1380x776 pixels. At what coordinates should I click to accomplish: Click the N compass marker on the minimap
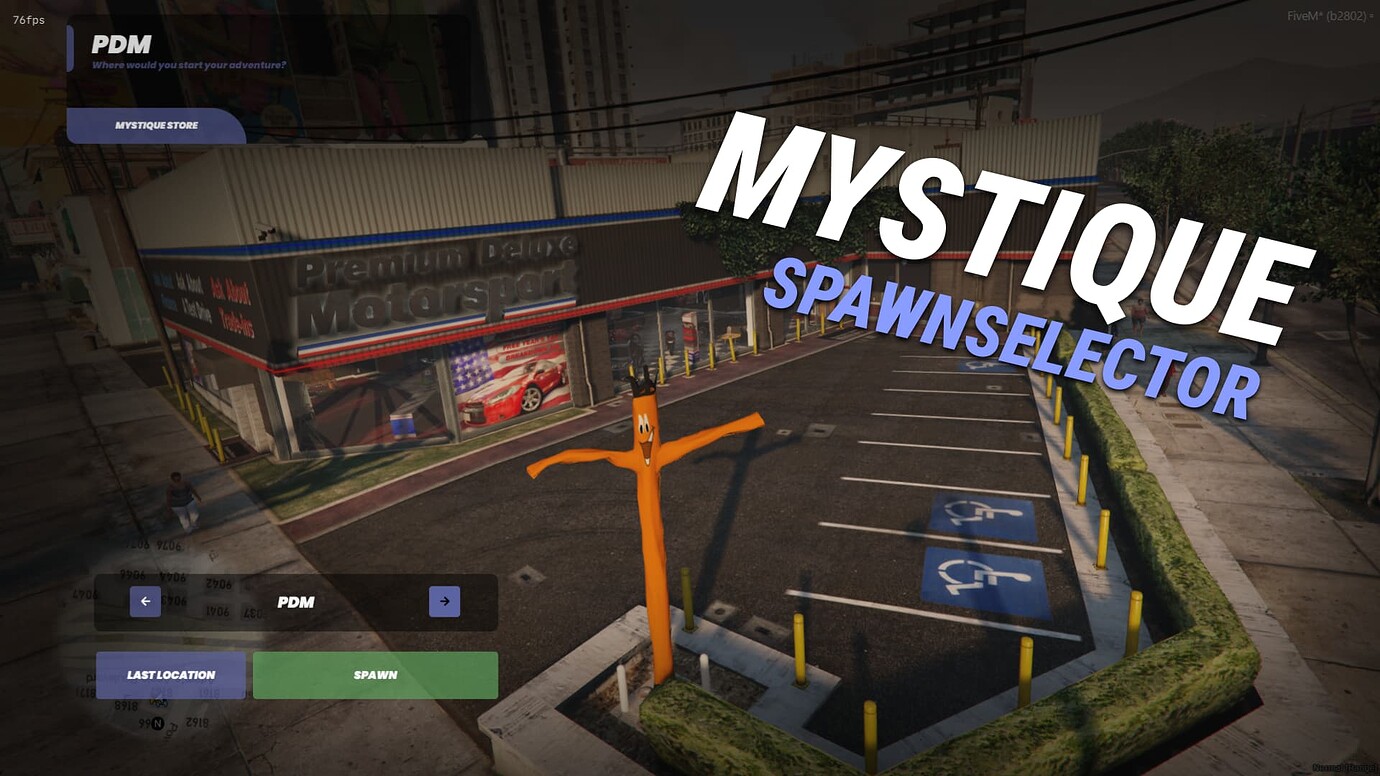pos(155,722)
